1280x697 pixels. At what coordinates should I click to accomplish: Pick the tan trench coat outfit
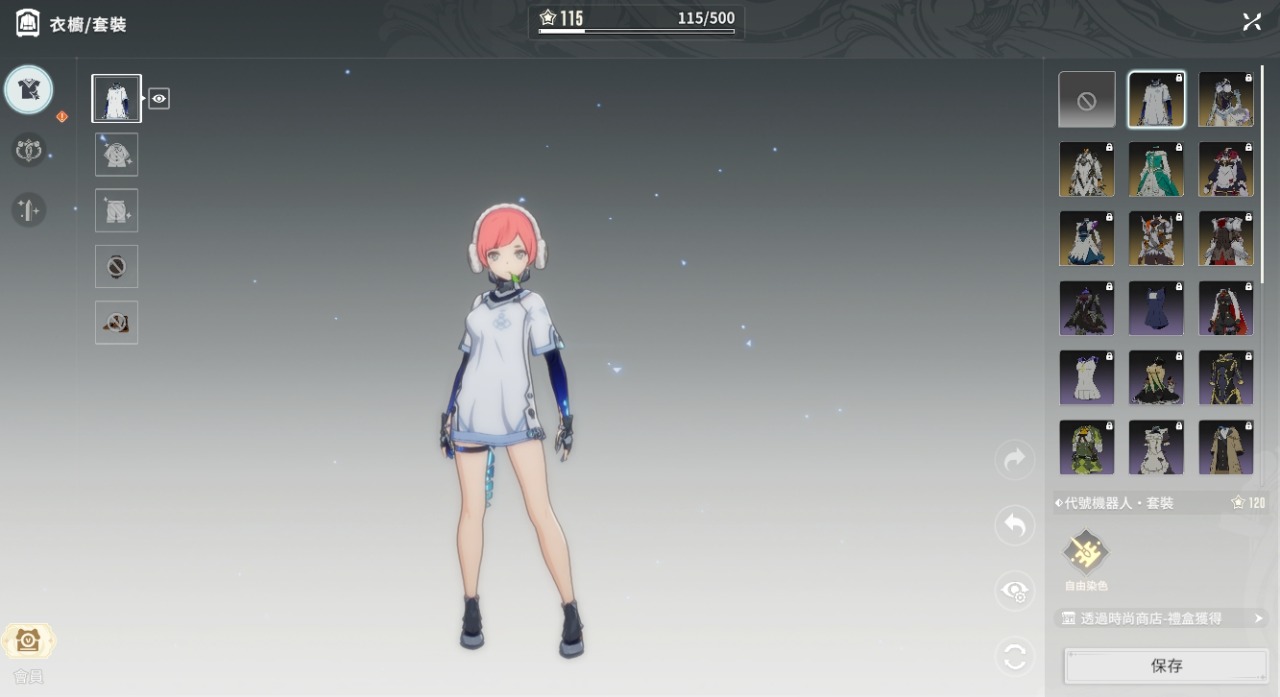pos(1226,447)
